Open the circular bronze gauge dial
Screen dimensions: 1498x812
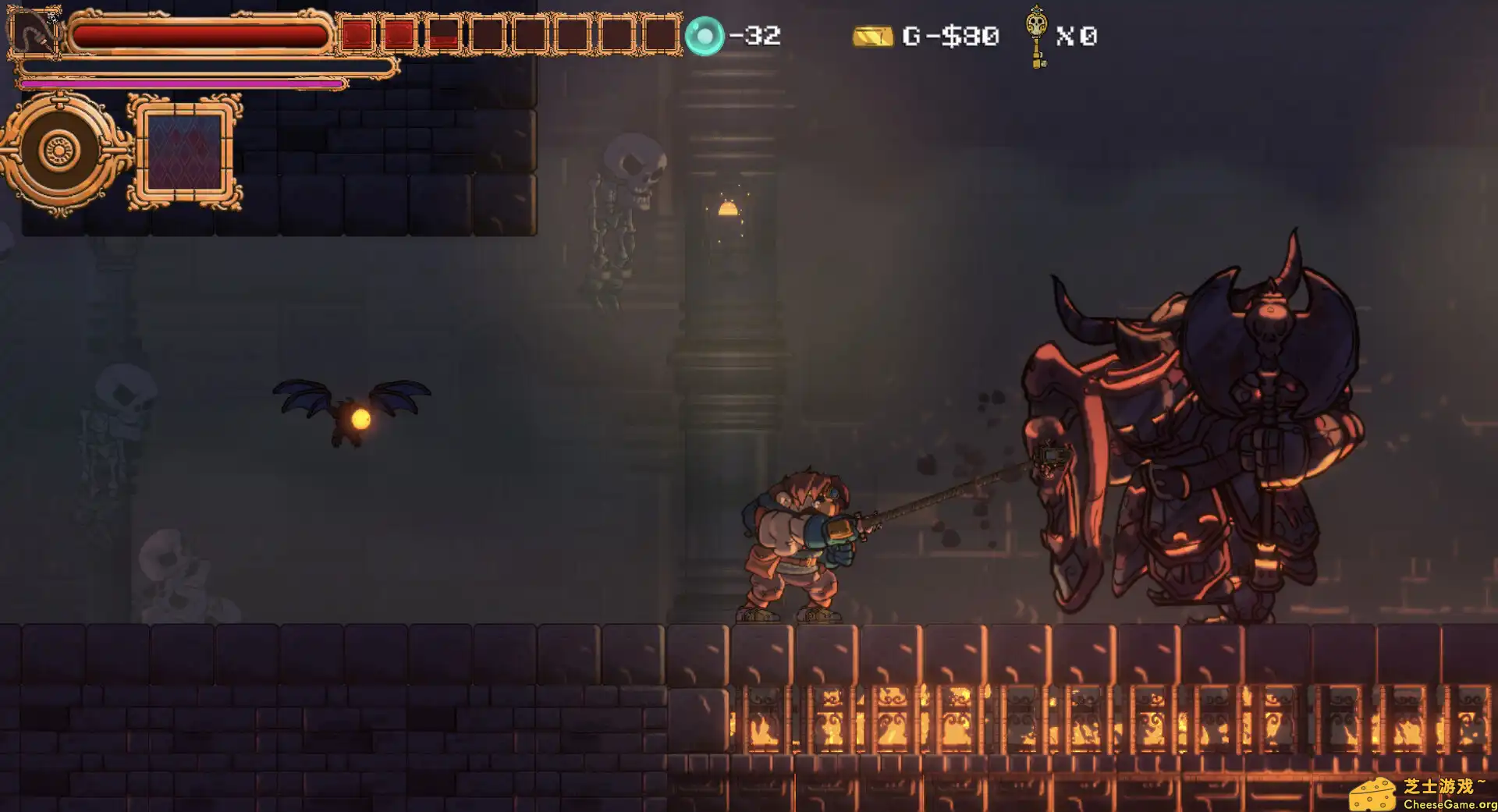(x=58, y=150)
